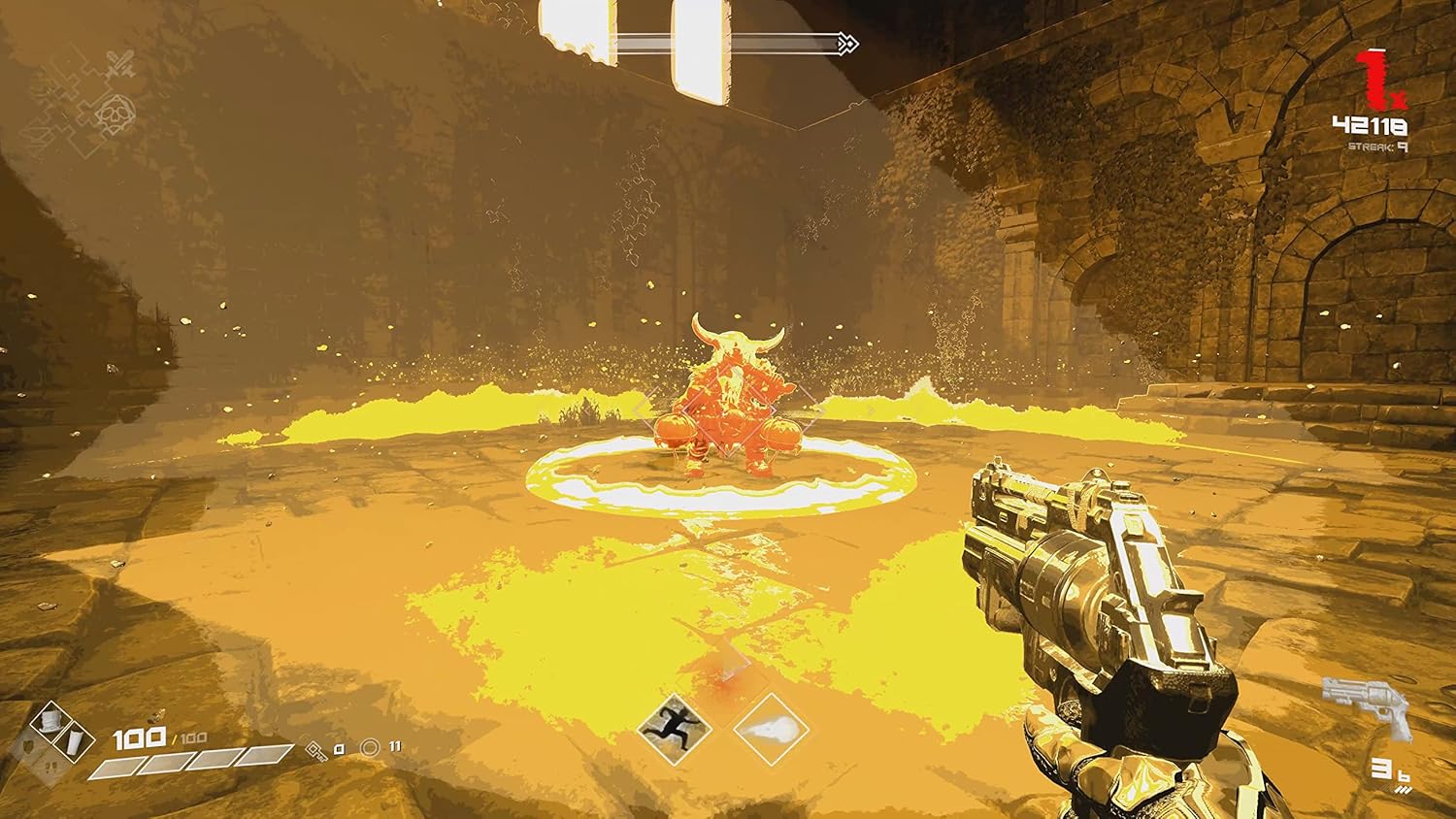The width and height of the screenshot is (1456, 819).
Task: Click the crossed swords icon on the minimap
Action: point(120,63)
